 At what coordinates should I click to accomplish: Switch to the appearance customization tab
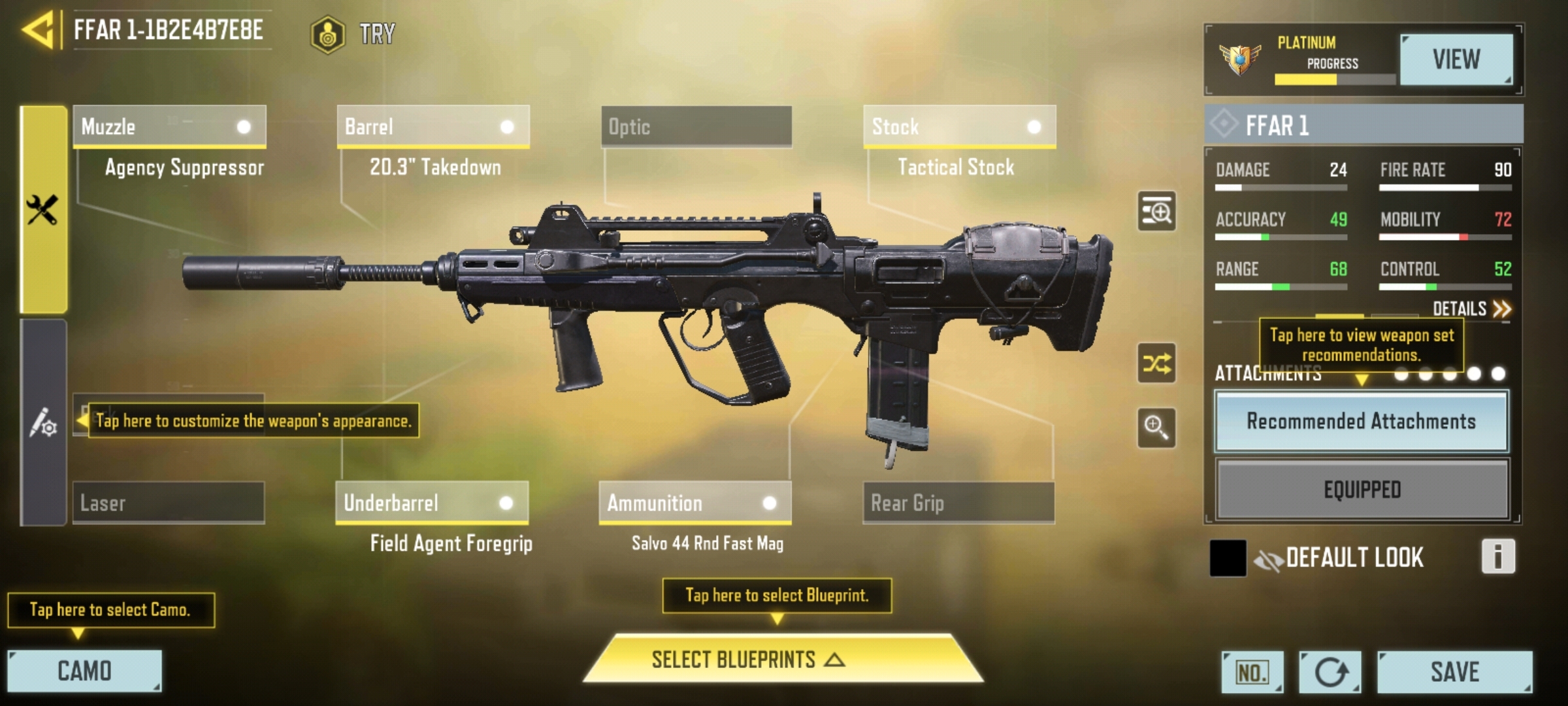click(x=43, y=422)
